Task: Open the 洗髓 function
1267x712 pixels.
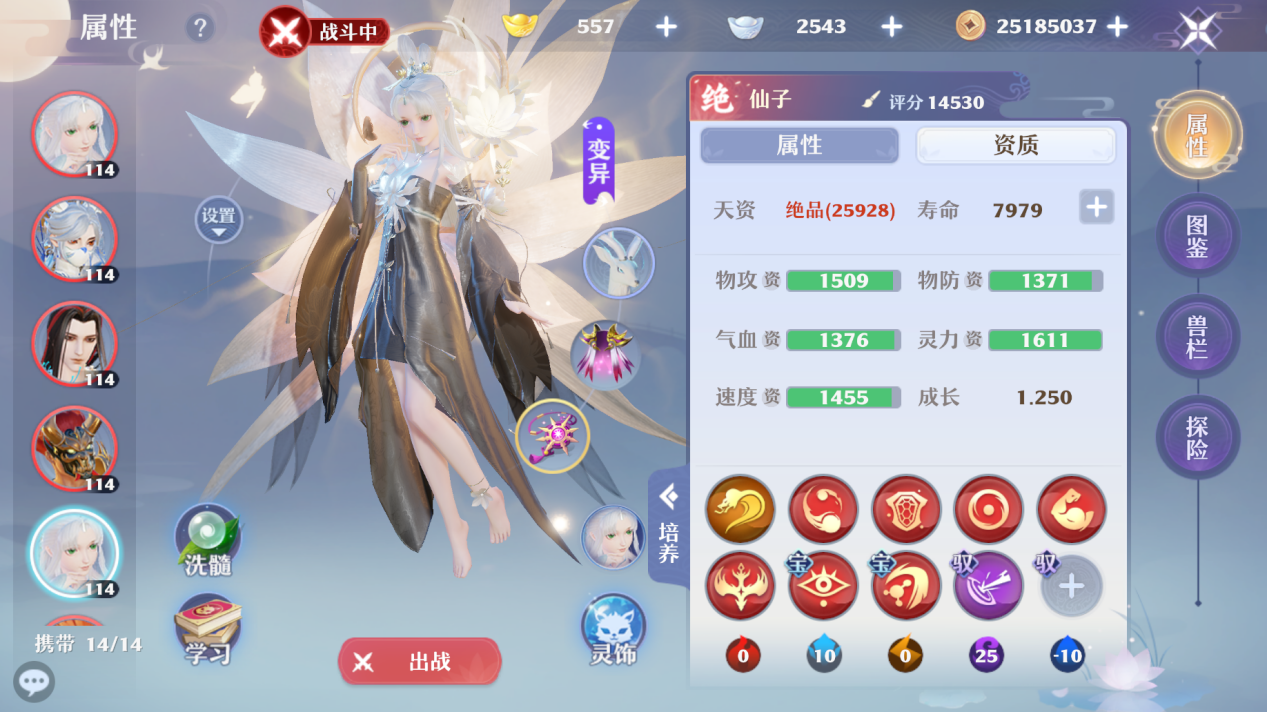Action: coord(208,539)
